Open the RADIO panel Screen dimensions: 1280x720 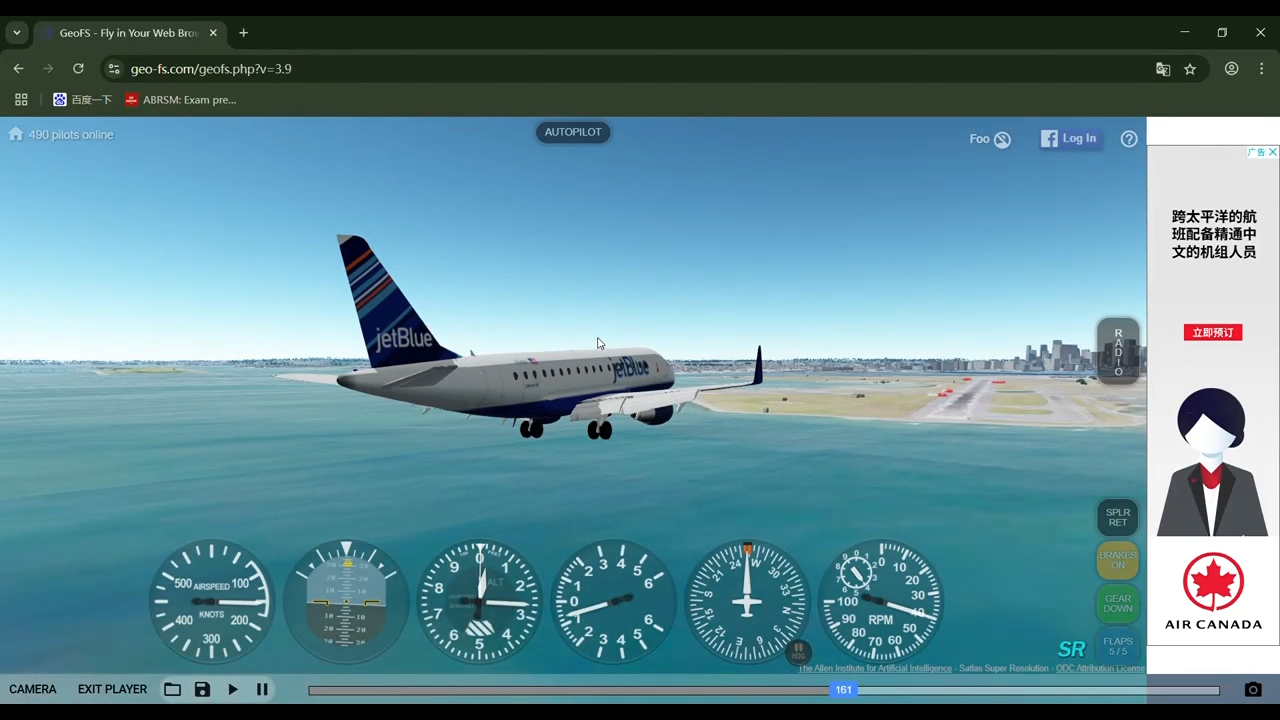[x=1118, y=352]
